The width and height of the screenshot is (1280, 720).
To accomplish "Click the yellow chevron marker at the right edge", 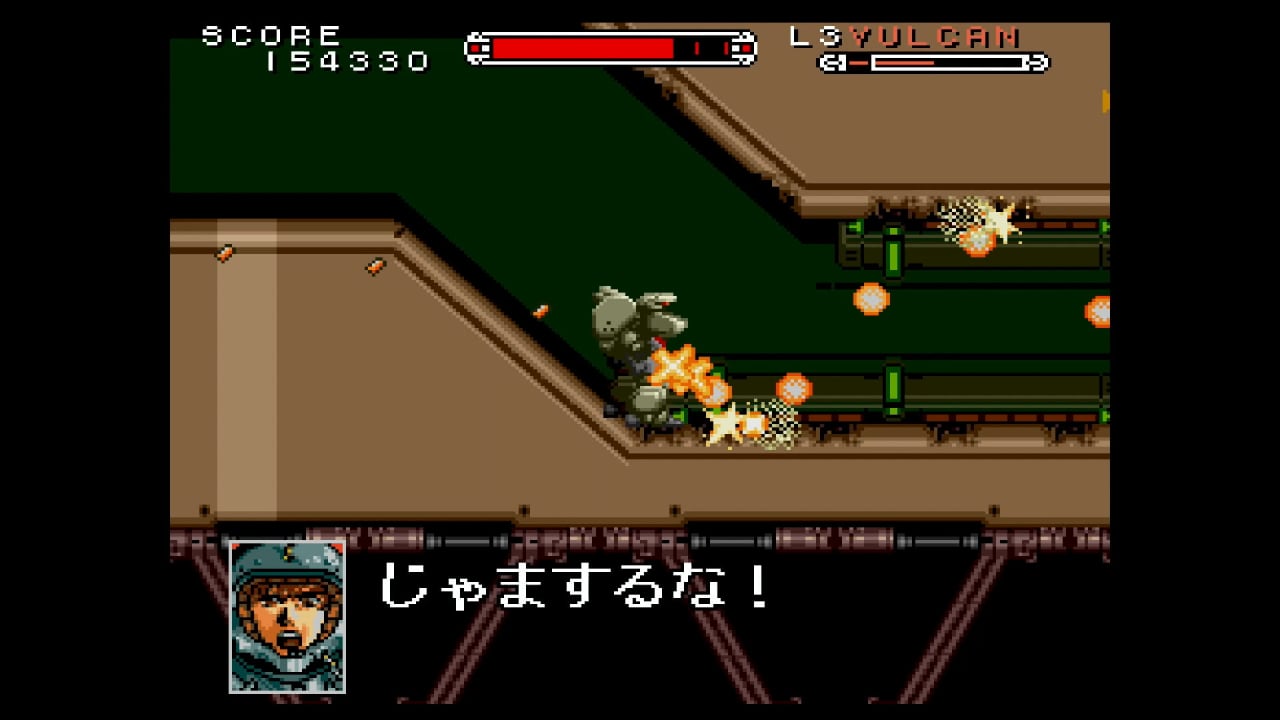I will click(1106, 98).
